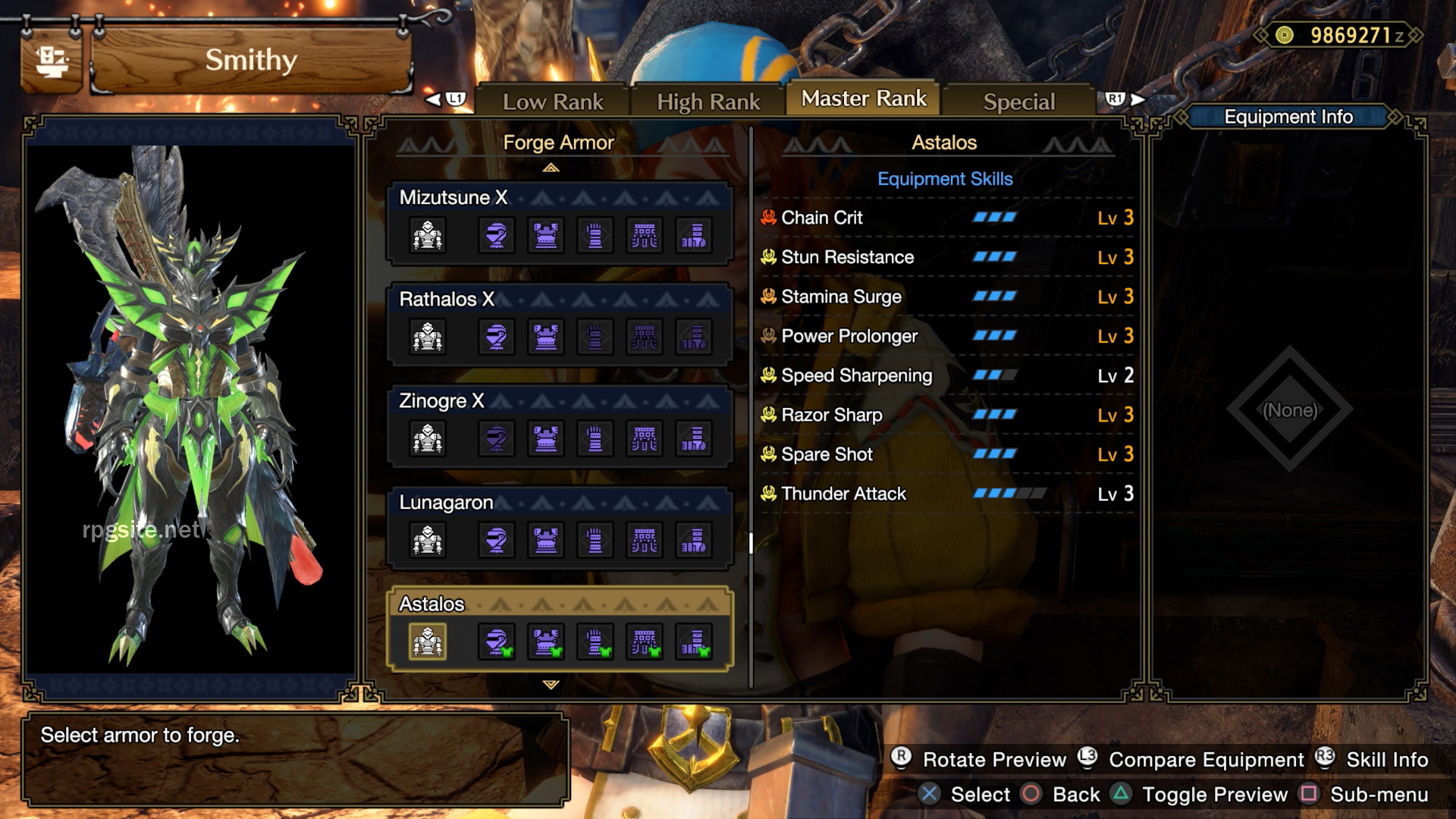Select the Mizutsune X chest armor icon
Screen dimensions: 1456x819
(546, 235)
